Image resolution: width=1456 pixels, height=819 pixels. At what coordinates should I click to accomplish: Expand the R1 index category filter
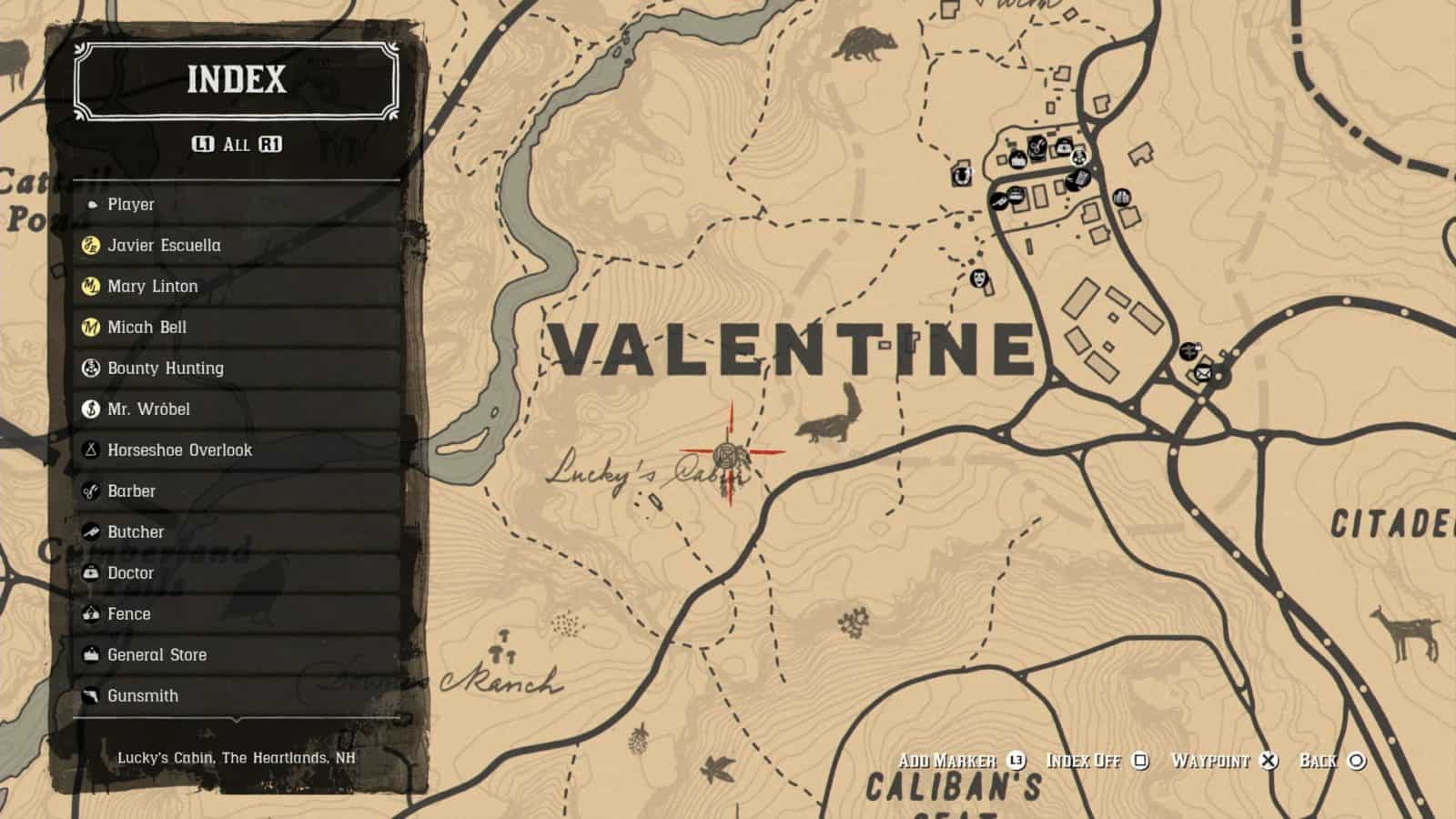268,143
